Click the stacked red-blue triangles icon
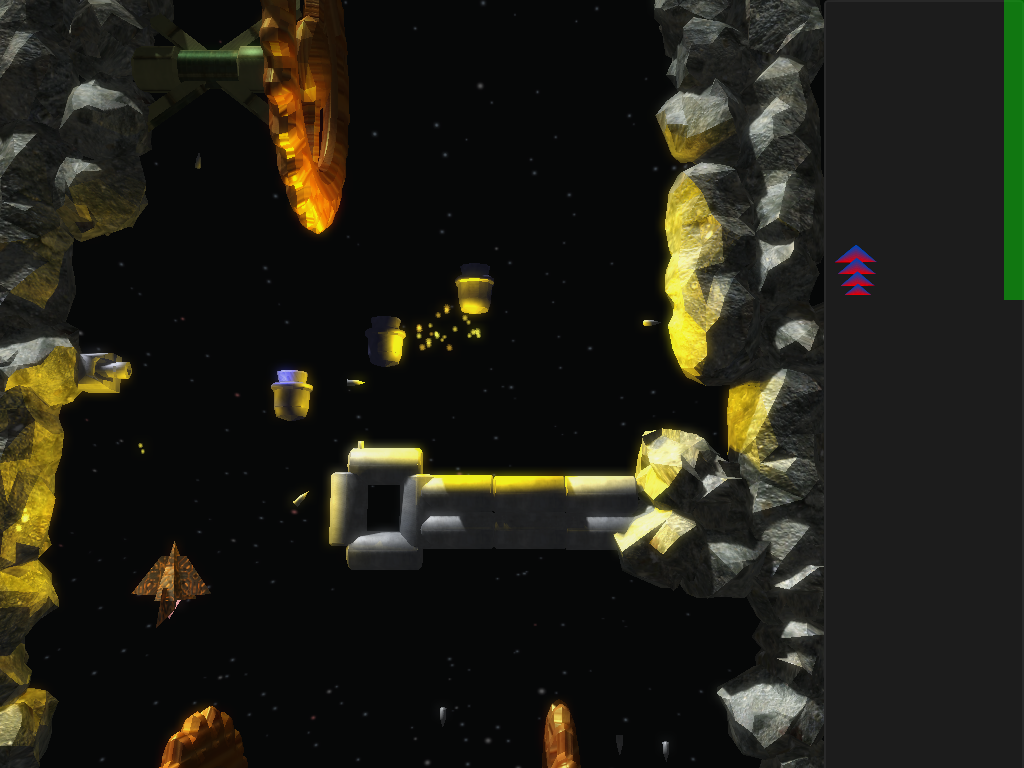1024x768 pixels. 856,271
